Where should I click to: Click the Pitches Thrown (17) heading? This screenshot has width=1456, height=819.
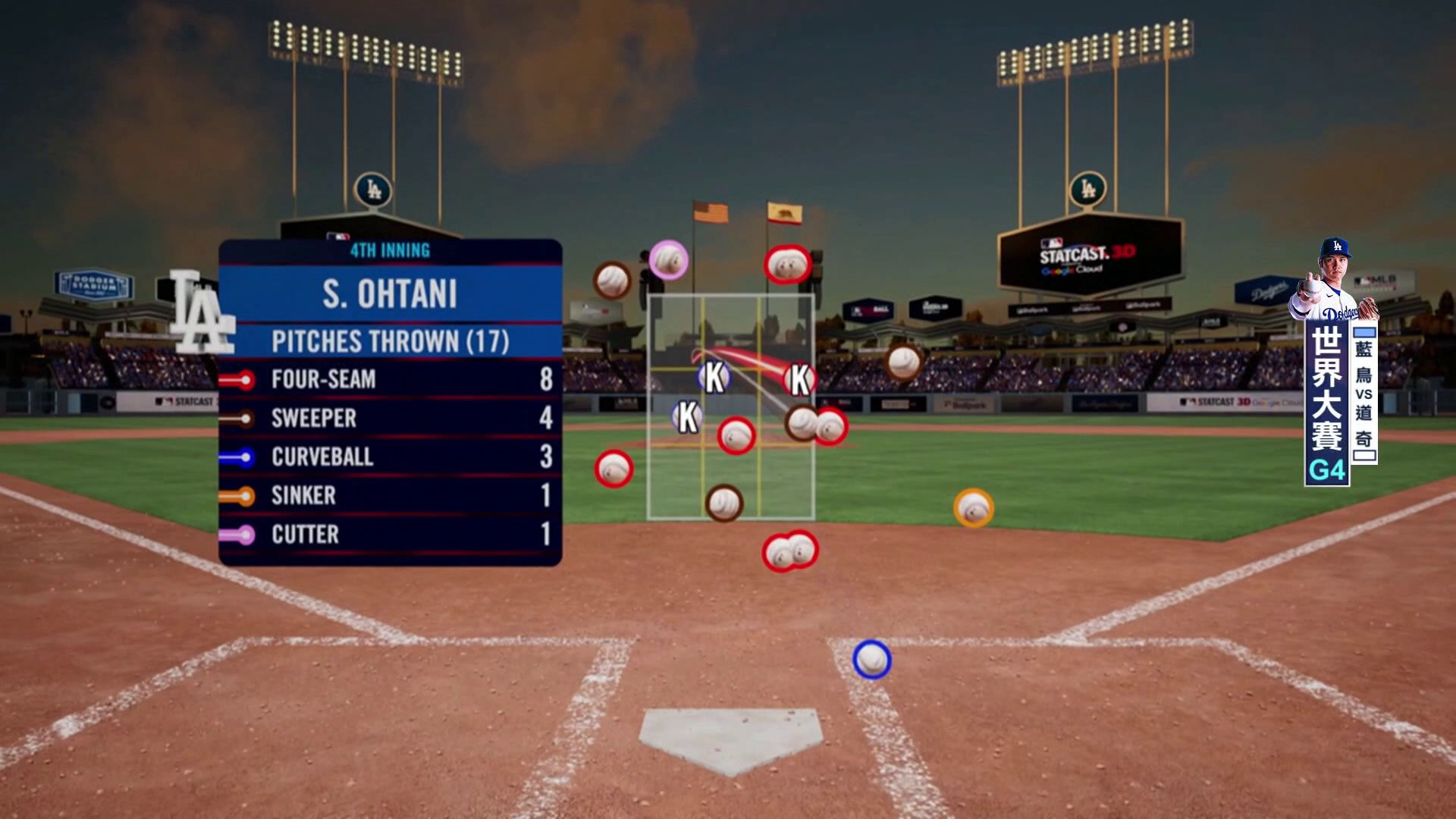click(x=390, y=341)
